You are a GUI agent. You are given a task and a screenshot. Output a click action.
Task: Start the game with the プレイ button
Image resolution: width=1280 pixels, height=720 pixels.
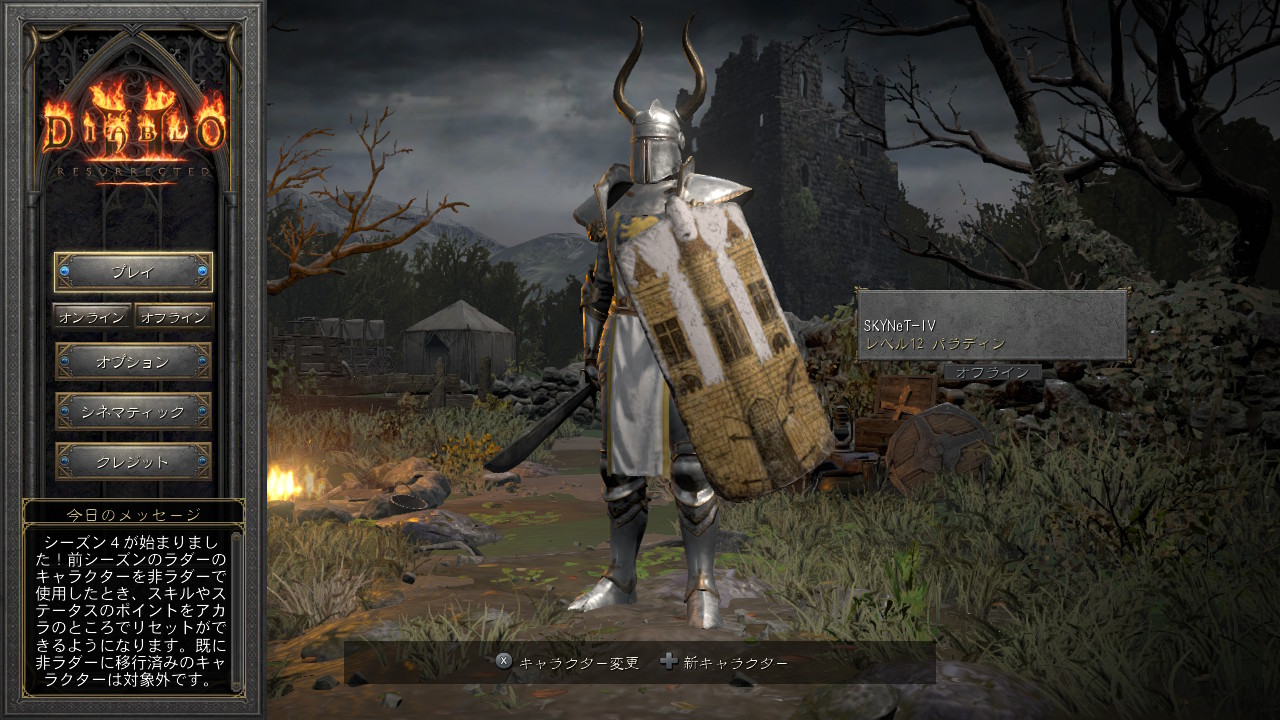(x=133, y=272)
